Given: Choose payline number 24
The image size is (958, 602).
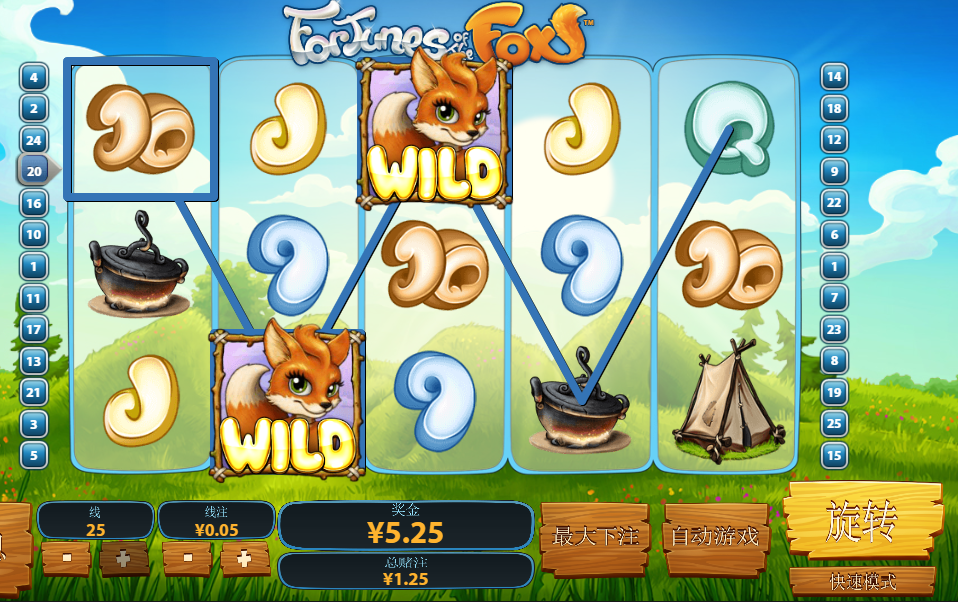Looking at the screenshot, I should click(34, 140).
